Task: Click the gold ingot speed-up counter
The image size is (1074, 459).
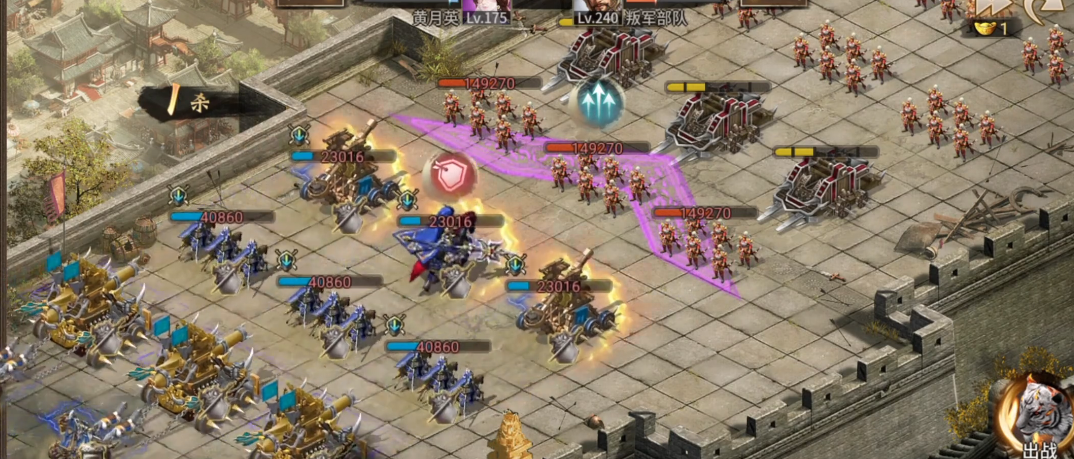Action: (990, 29)
